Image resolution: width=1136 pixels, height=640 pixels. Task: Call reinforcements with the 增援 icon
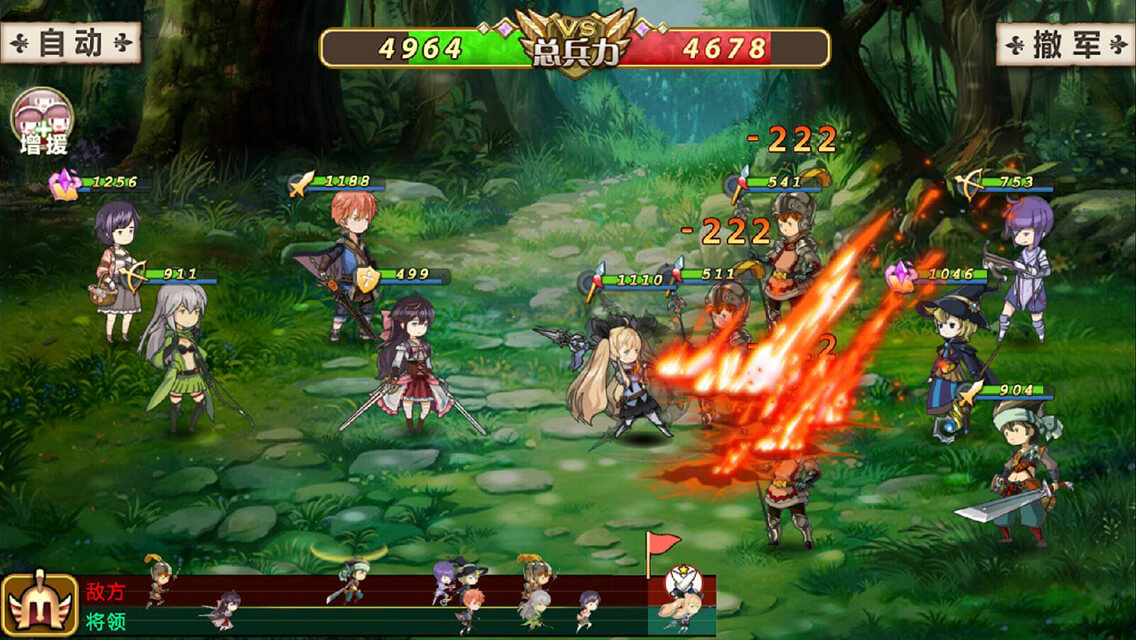[x=42, y=120]
